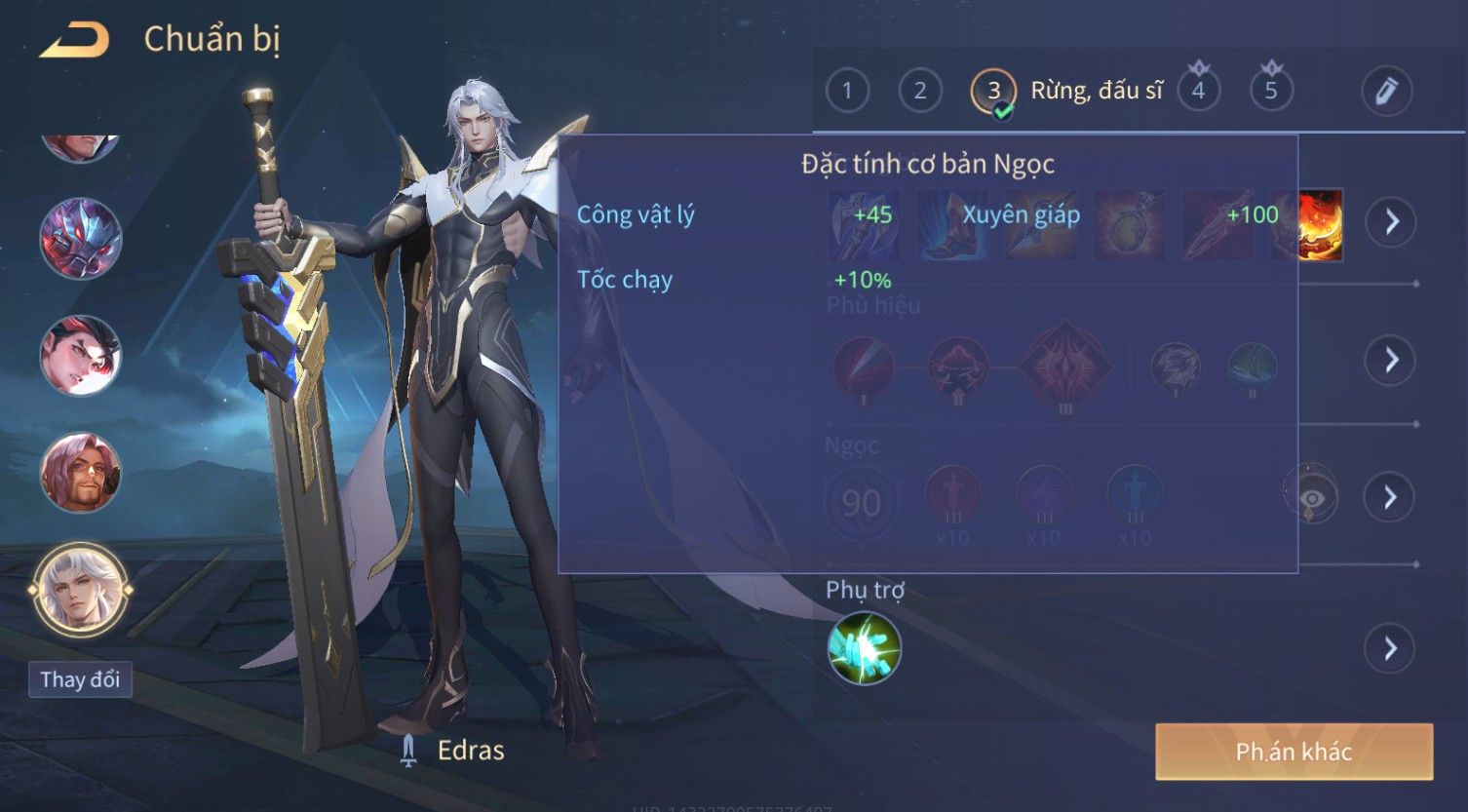Viewport: 1468px width, 812px height.
Task: Edit preset name with pencil icon
Action: pyautogui.click(x=1386, y=91)
